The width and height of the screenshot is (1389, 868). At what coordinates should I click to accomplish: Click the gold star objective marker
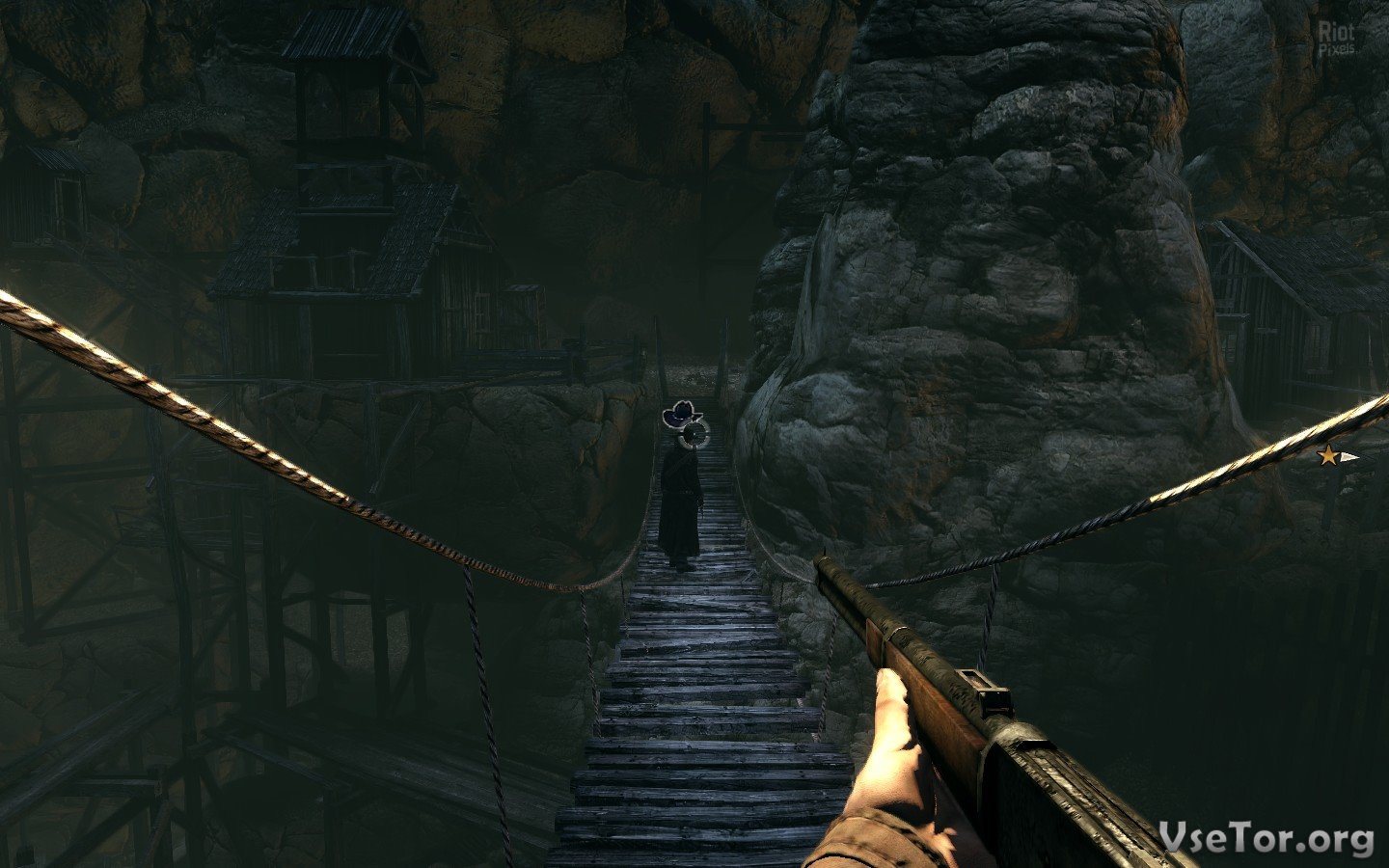pyautogui.click(x=1329, y=456)
